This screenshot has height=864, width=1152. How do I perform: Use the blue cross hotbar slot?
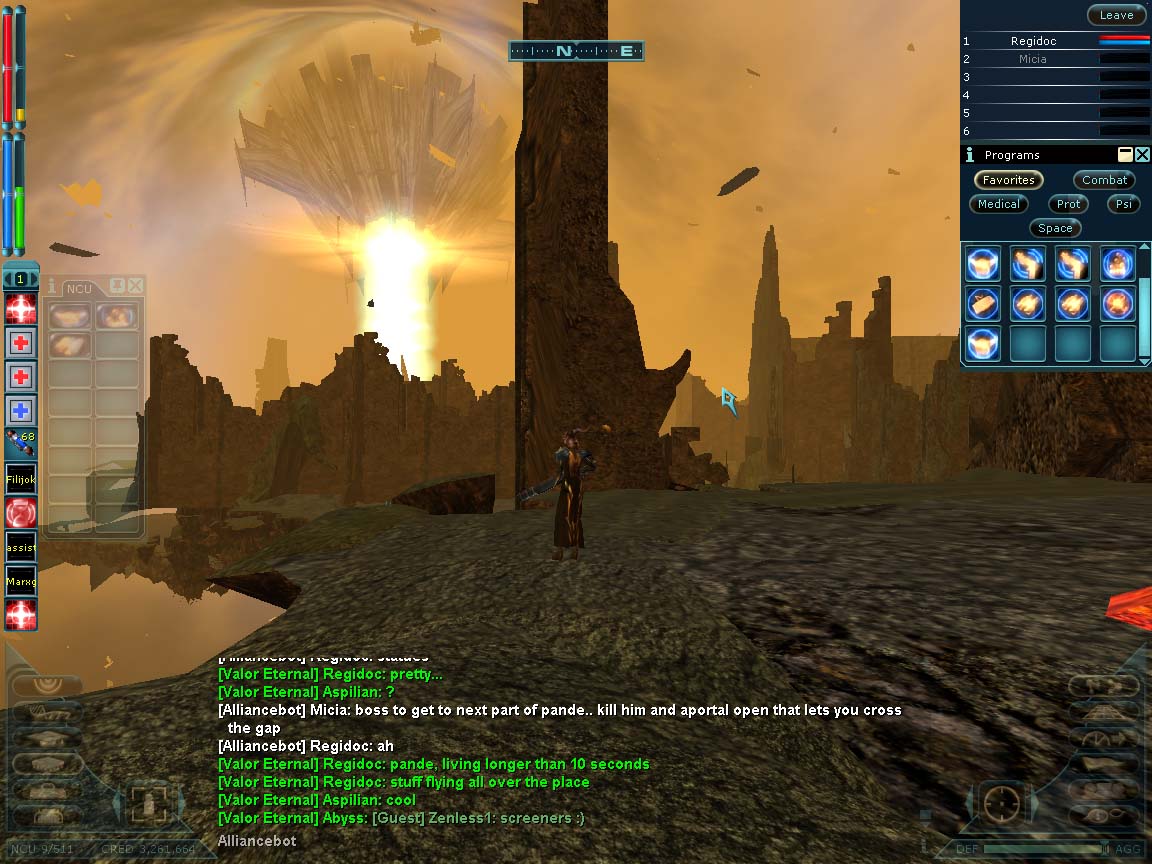[x=21, y=411]
